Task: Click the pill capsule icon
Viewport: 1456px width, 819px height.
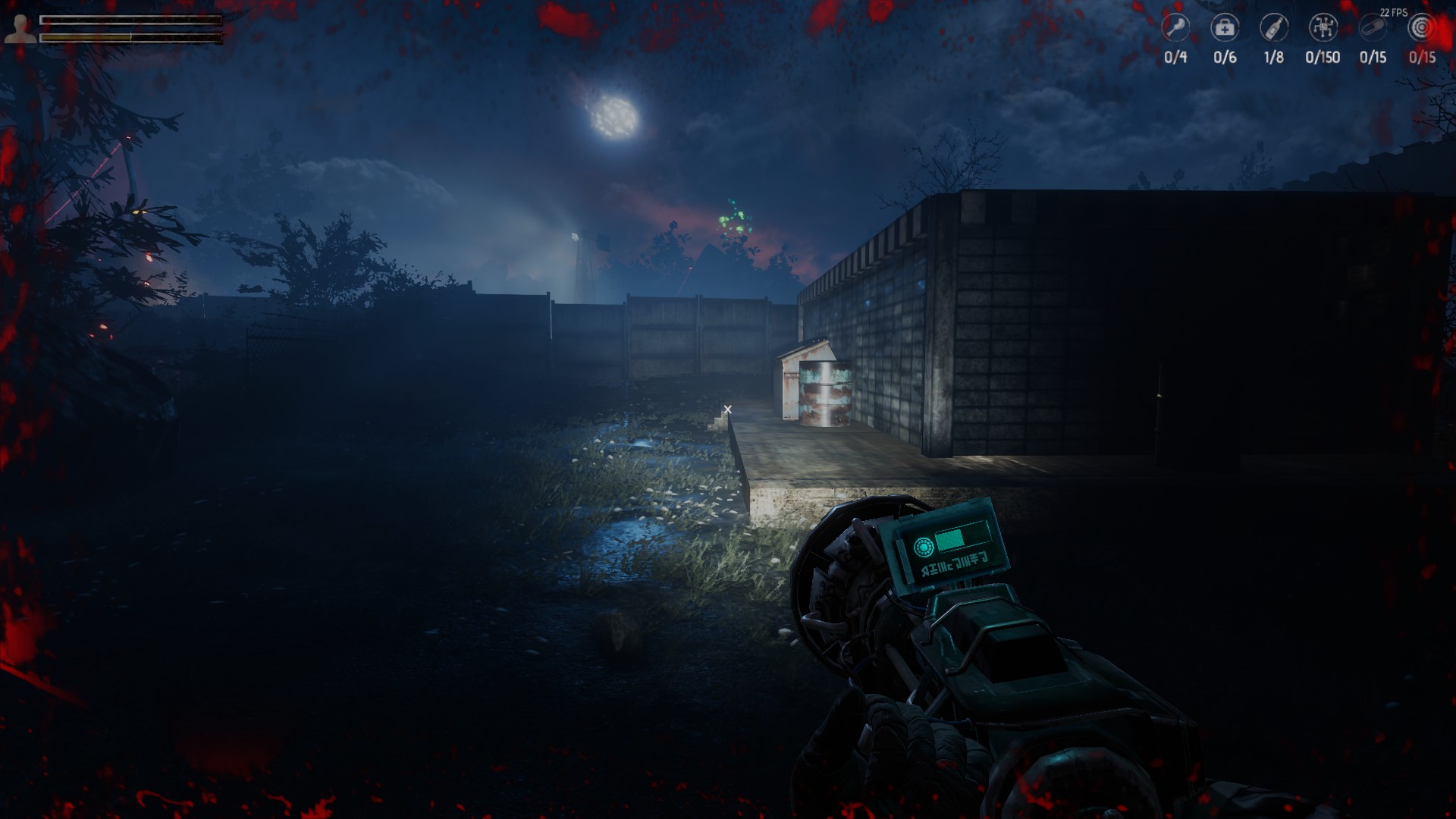Action: pyautogui.click(x=1373, y=28)
